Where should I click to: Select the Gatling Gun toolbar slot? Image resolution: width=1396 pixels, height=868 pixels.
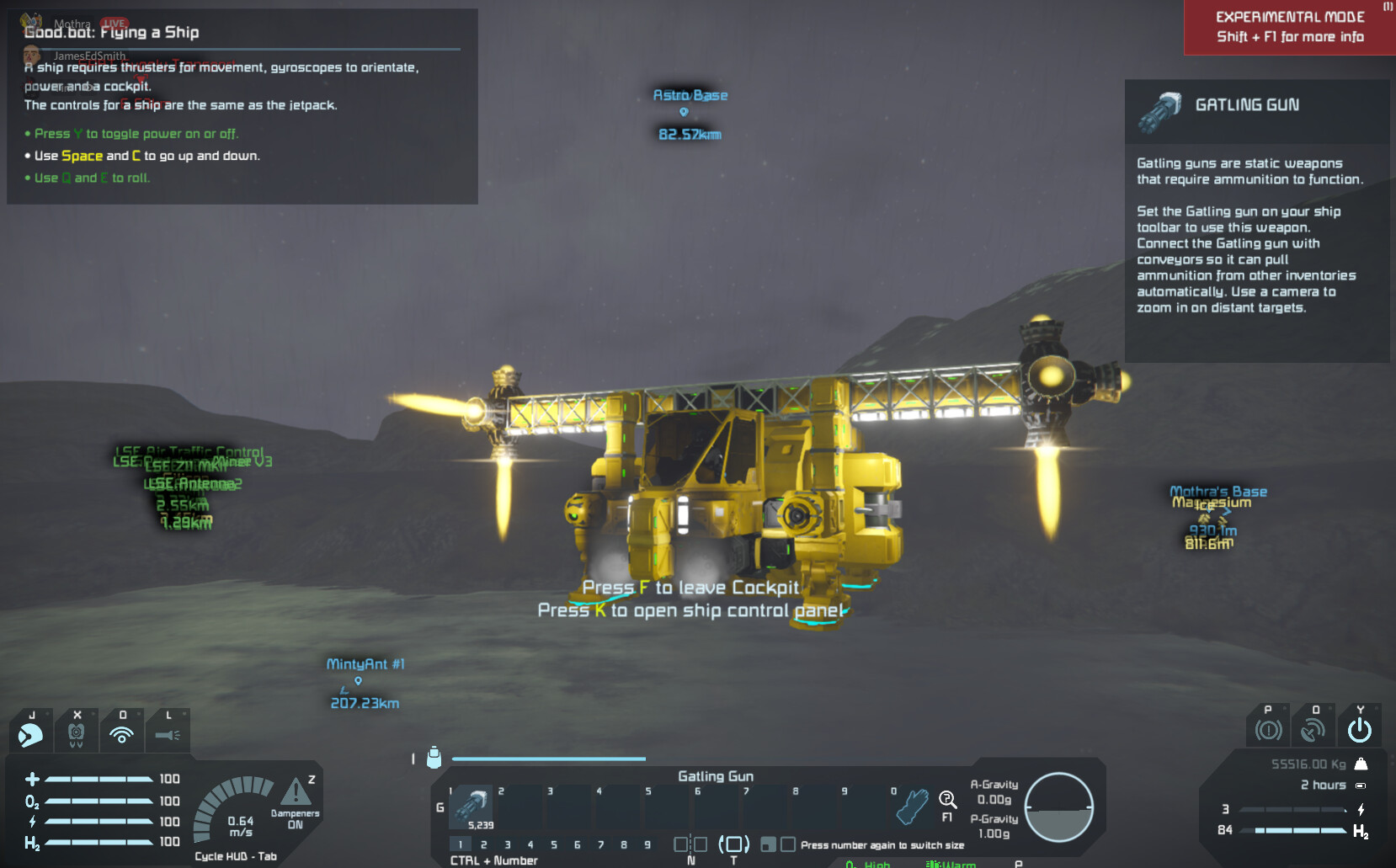472,807
